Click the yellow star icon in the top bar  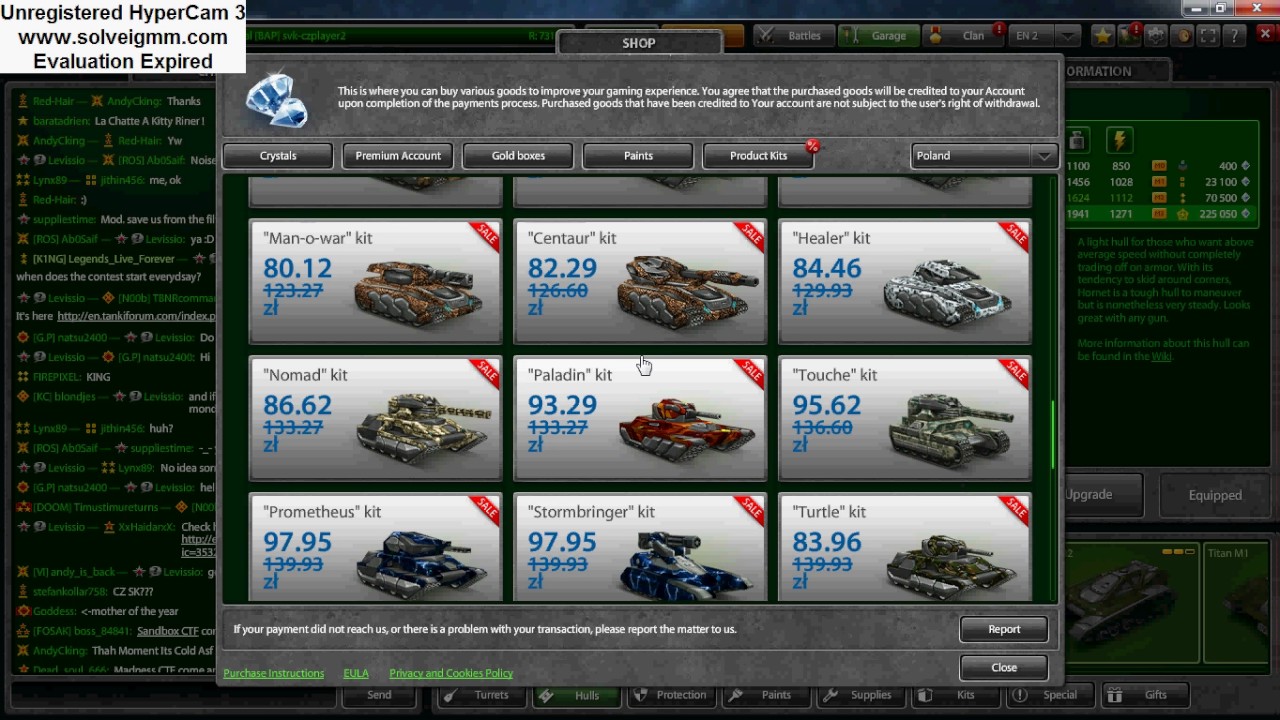[x=1103, y=35]
